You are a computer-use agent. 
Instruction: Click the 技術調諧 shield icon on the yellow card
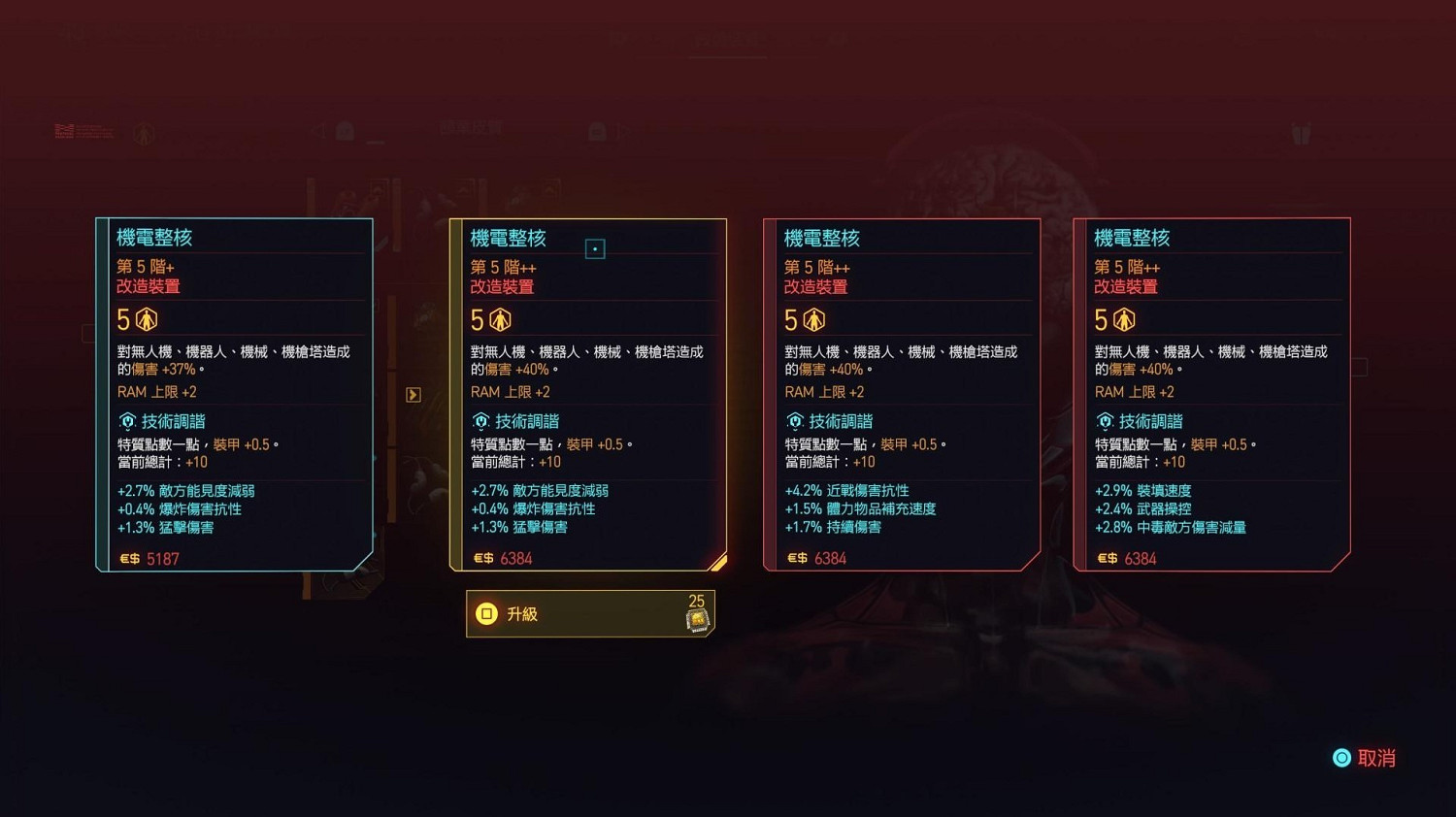480,421
